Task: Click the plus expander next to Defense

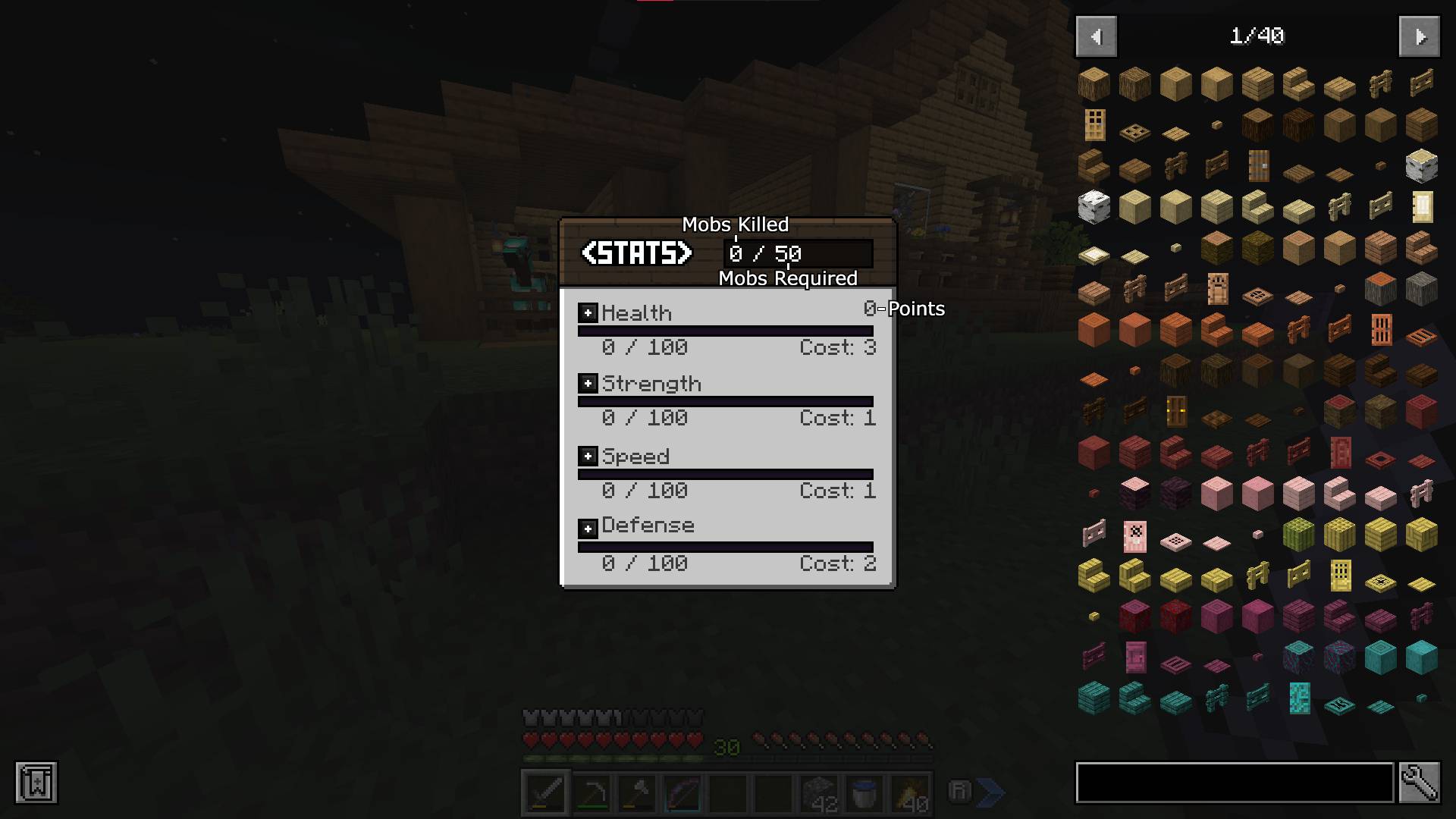Action: (x=587, y=526)
